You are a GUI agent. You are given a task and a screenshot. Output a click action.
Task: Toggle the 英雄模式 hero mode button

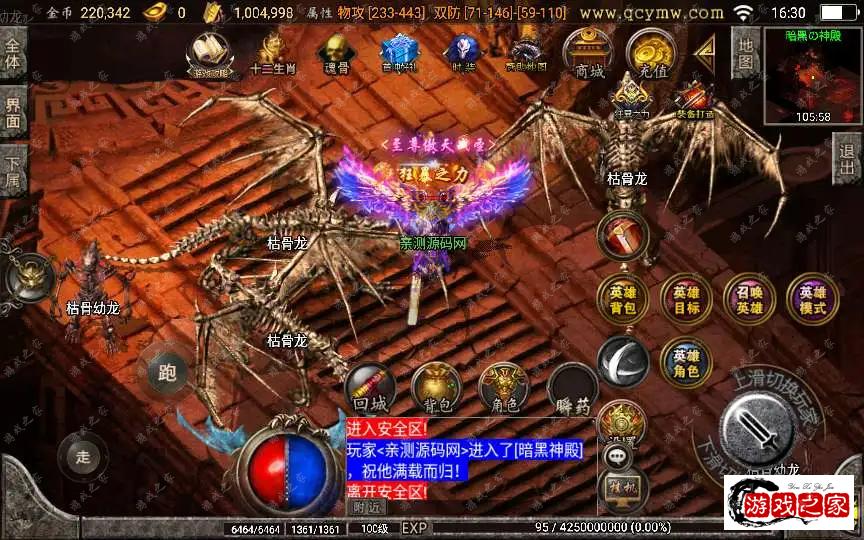[x=812, y=299]
